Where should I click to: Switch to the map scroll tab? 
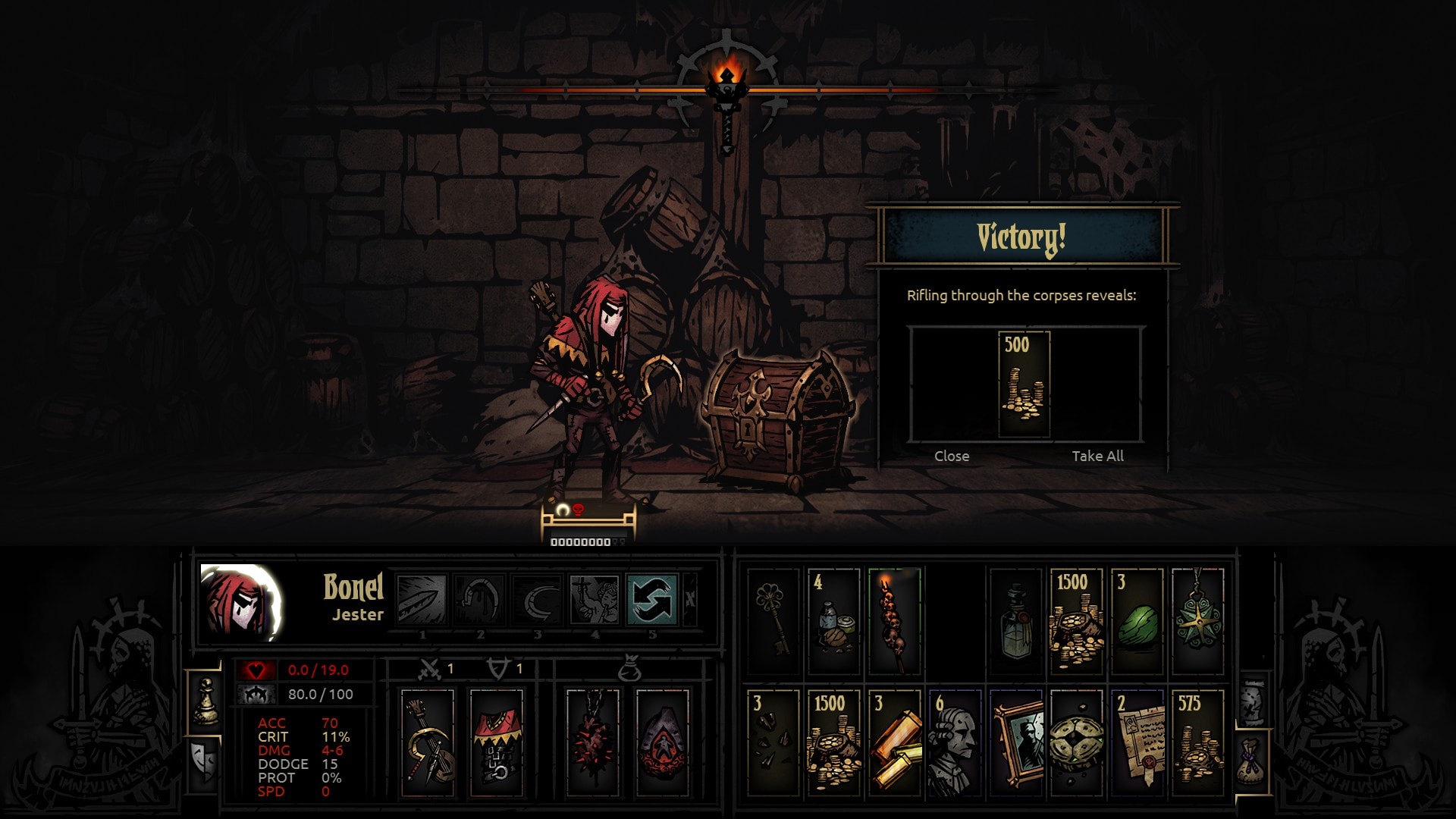coord(1252,702)
